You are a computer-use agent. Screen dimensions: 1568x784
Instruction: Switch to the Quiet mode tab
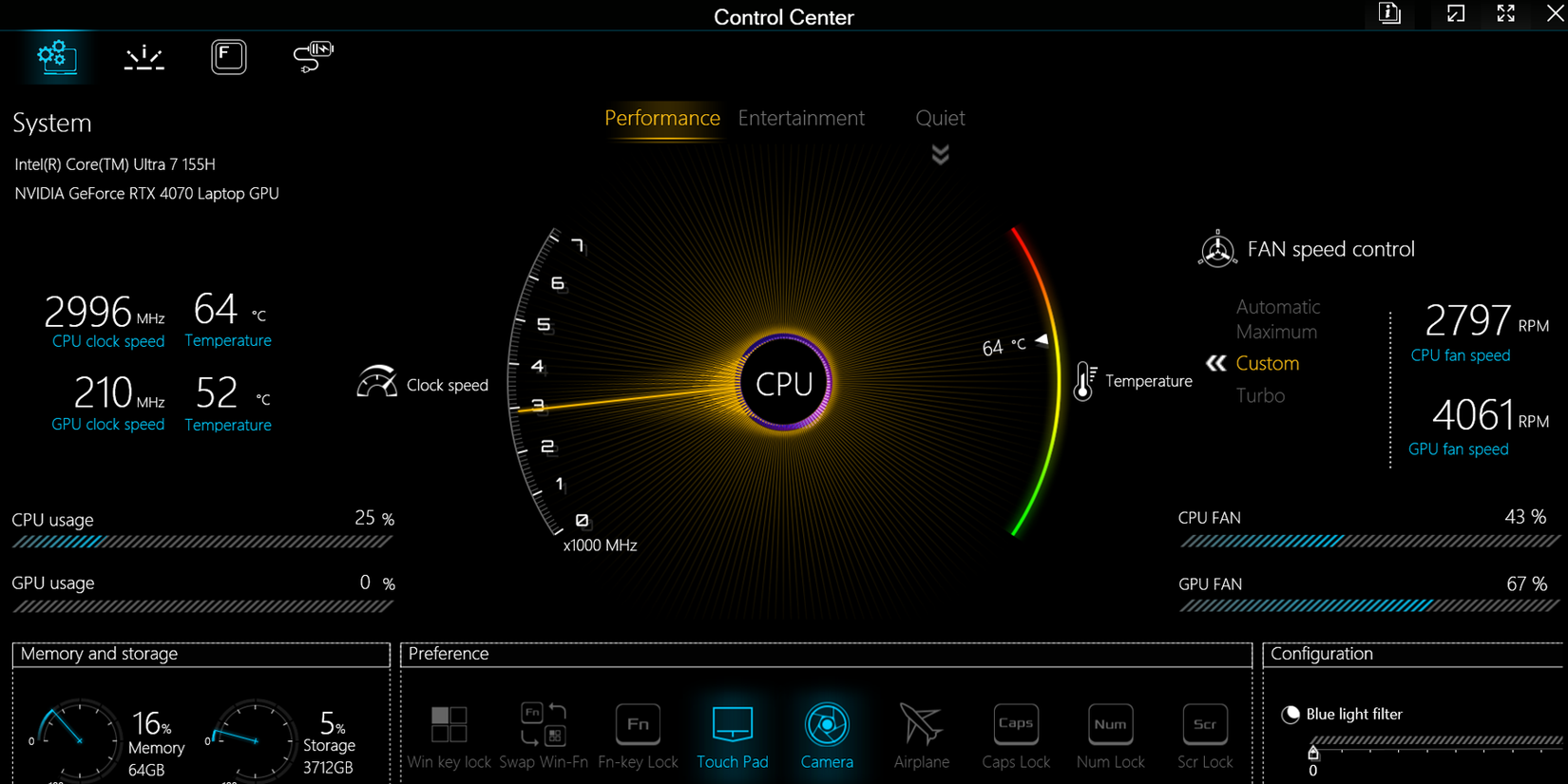pos(940,118)
